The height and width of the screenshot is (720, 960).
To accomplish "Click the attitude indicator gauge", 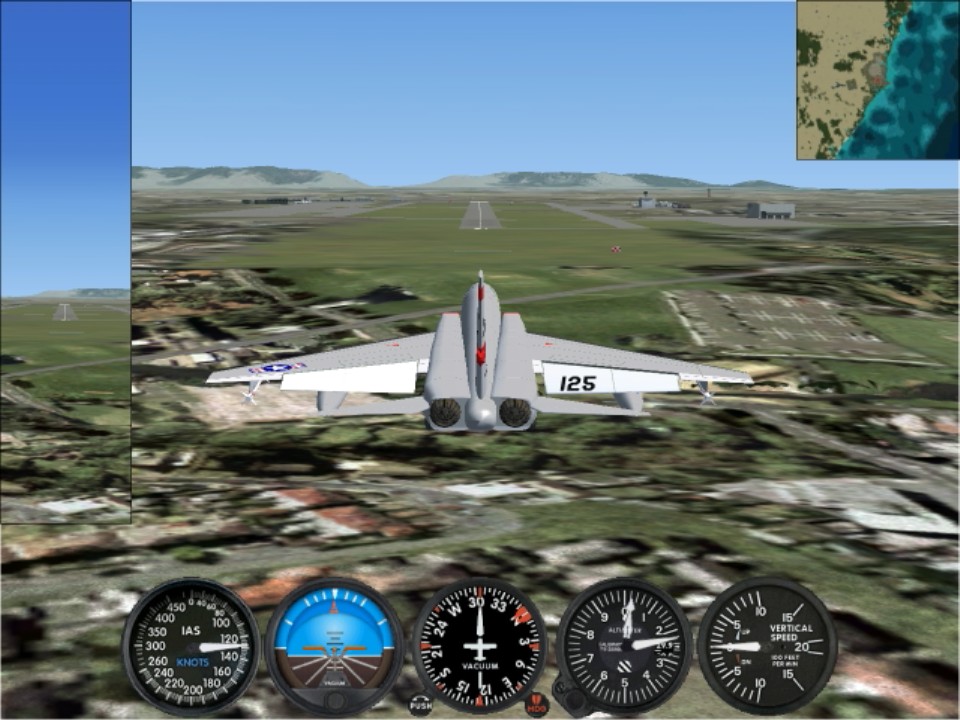I will pyautogui.click(x=334, y=646).
